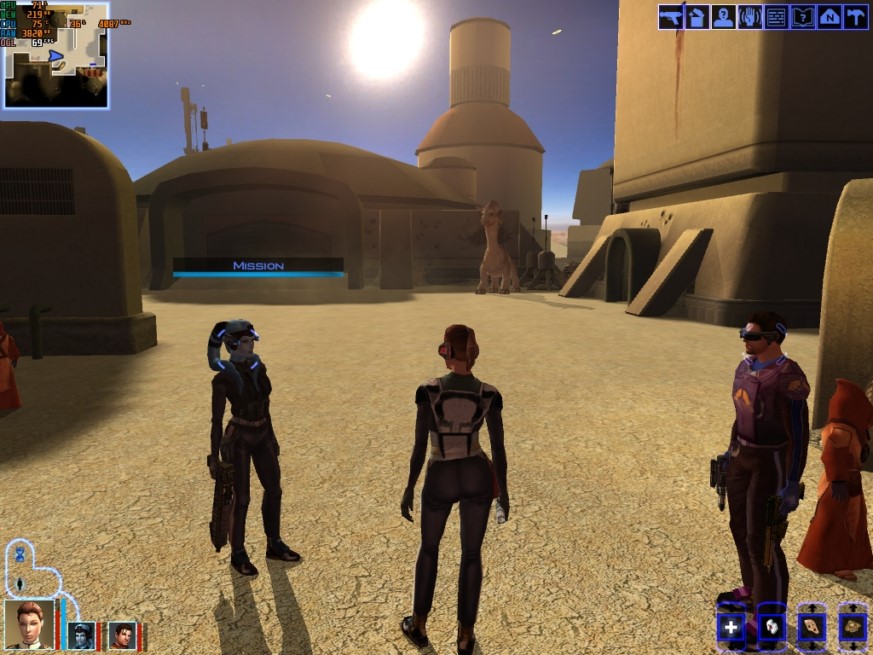Open the Journal book icon

click(x=802, y=17)
